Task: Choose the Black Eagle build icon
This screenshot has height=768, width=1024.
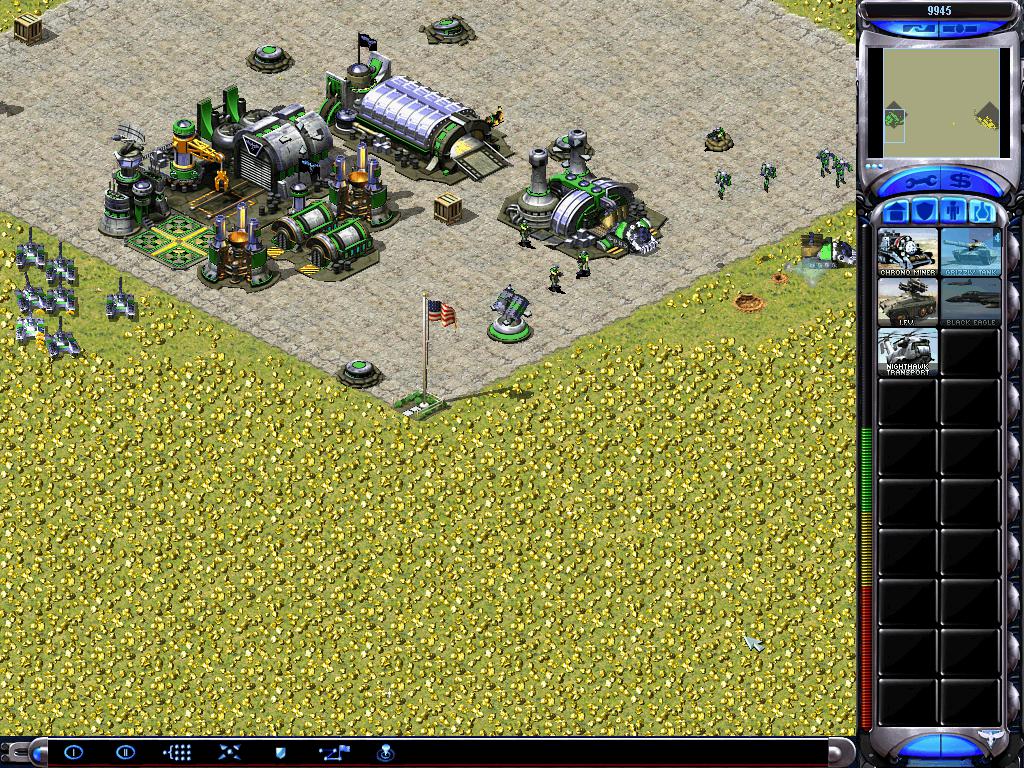Action: [x=970, y=302]
